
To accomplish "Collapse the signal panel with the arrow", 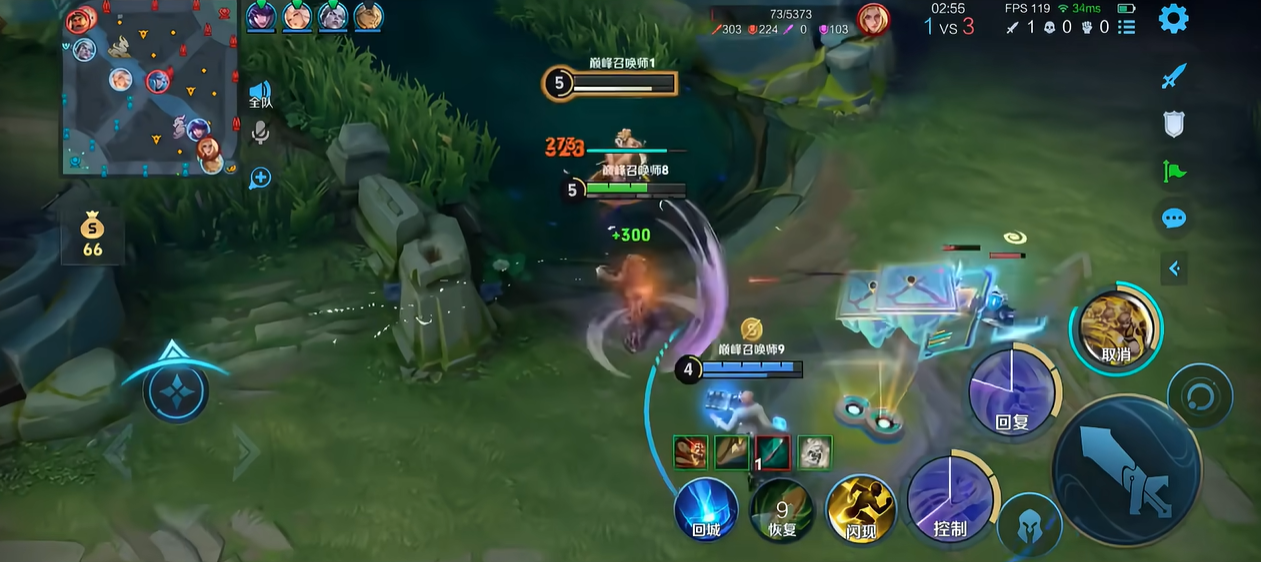I will [x=1174, y=268].
